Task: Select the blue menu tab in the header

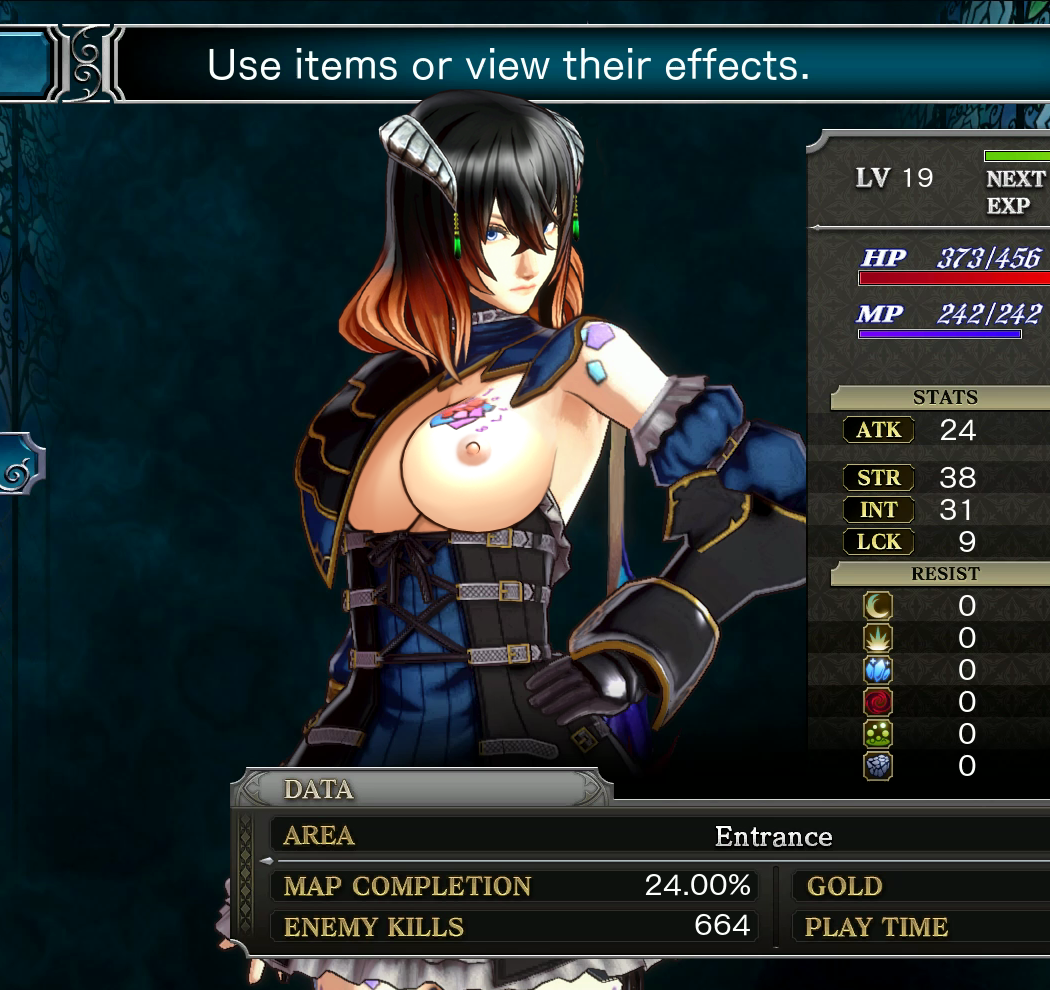Action: (x=24, y=62)
